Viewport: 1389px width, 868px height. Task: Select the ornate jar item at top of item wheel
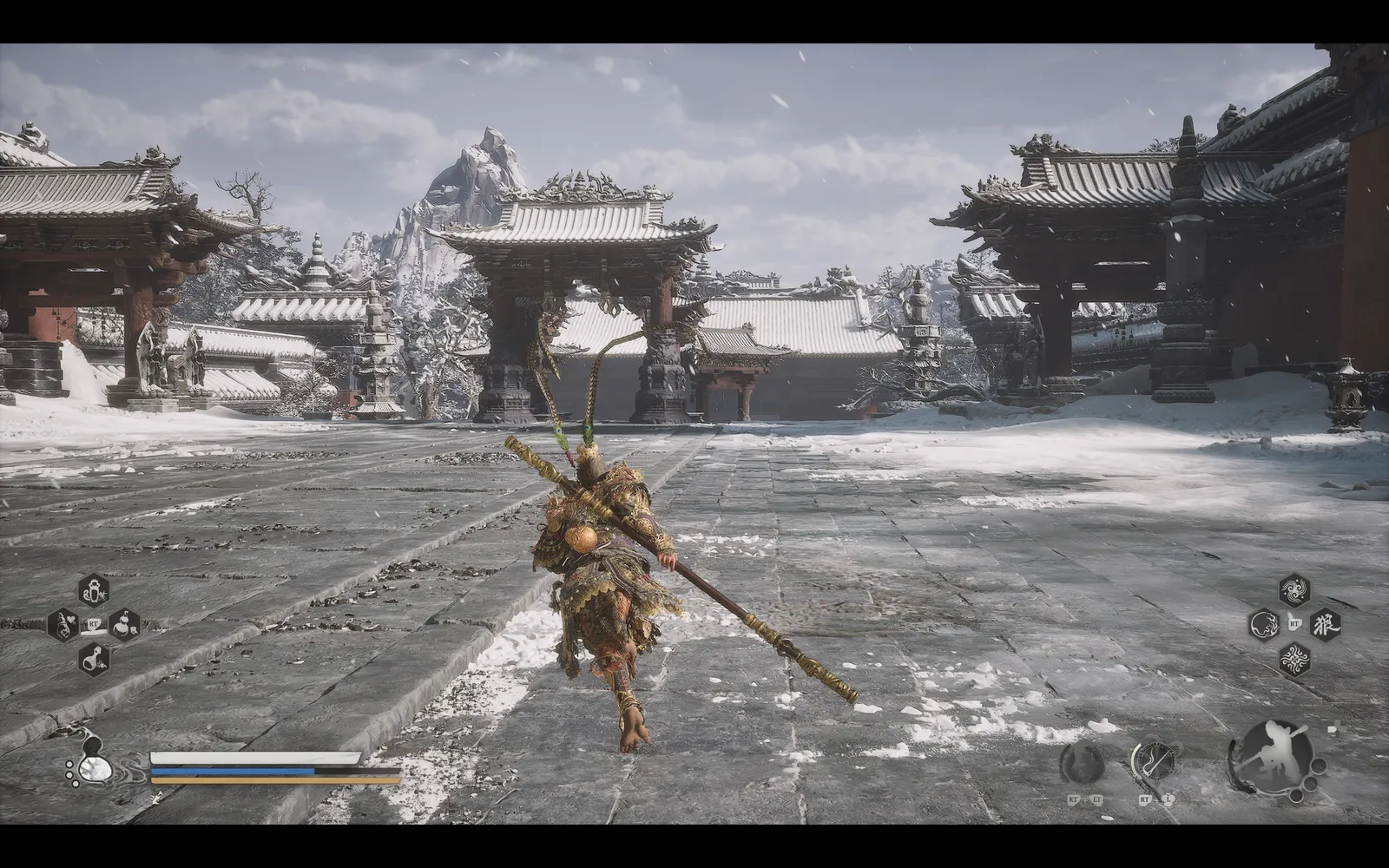[93, 590]
